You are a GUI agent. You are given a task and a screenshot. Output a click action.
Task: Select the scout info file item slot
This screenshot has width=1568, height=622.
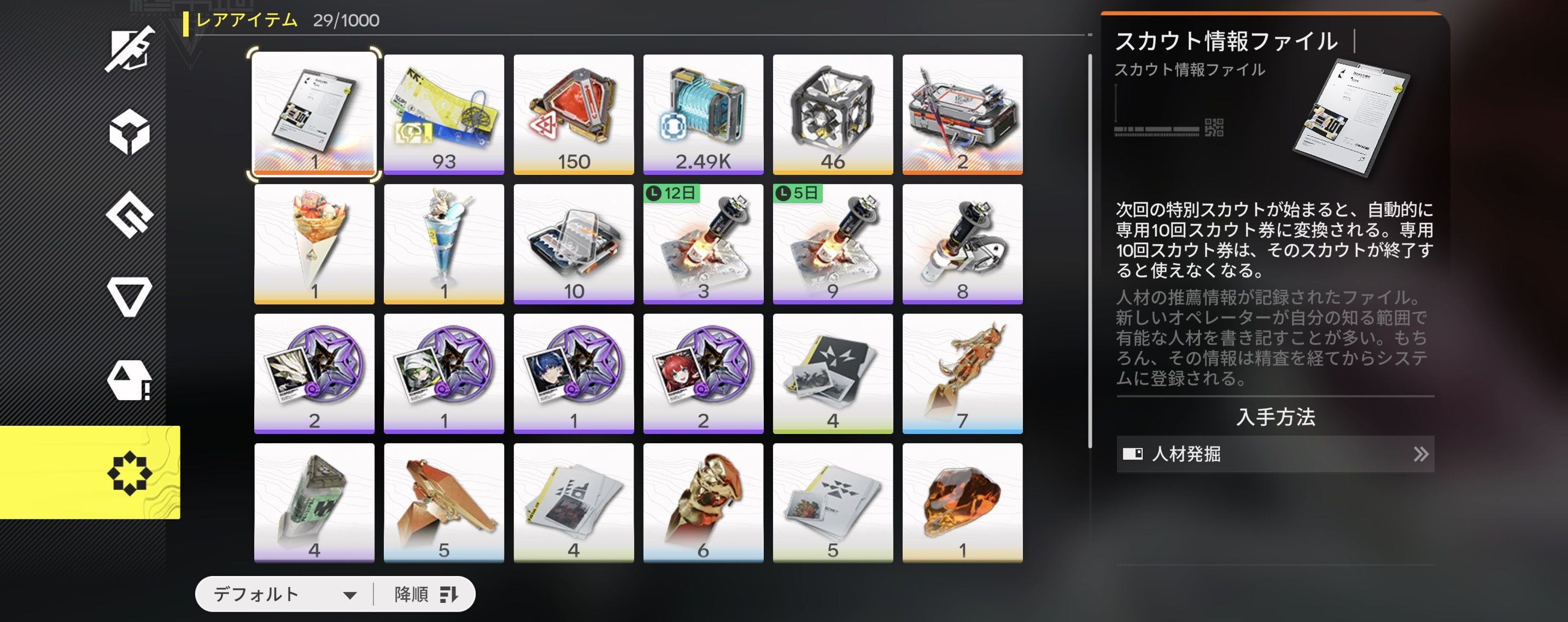(x=314, y=114)
